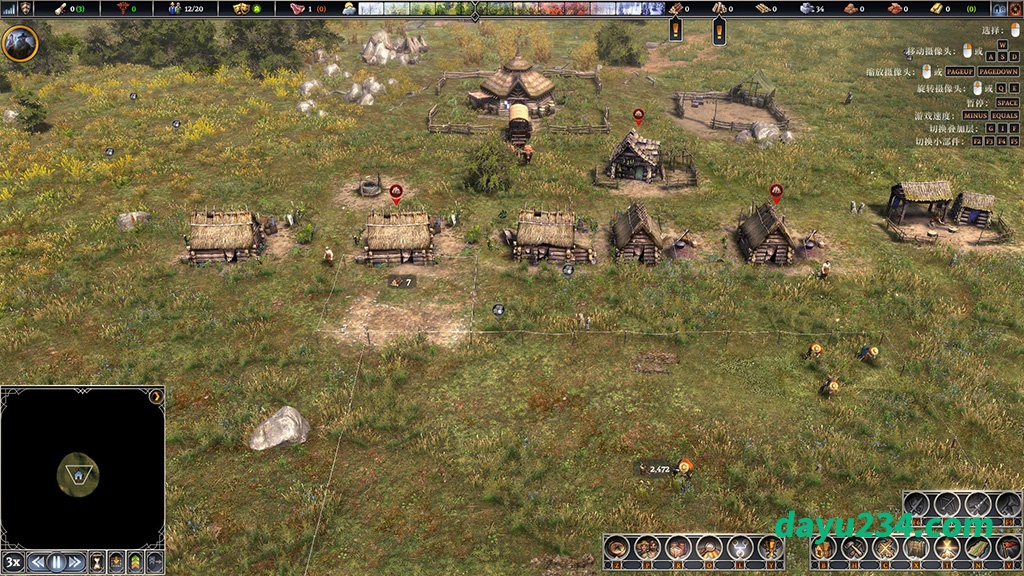Decrease game speed with rewind arrows
This screenshot has height=576, width=1024.
38,562
